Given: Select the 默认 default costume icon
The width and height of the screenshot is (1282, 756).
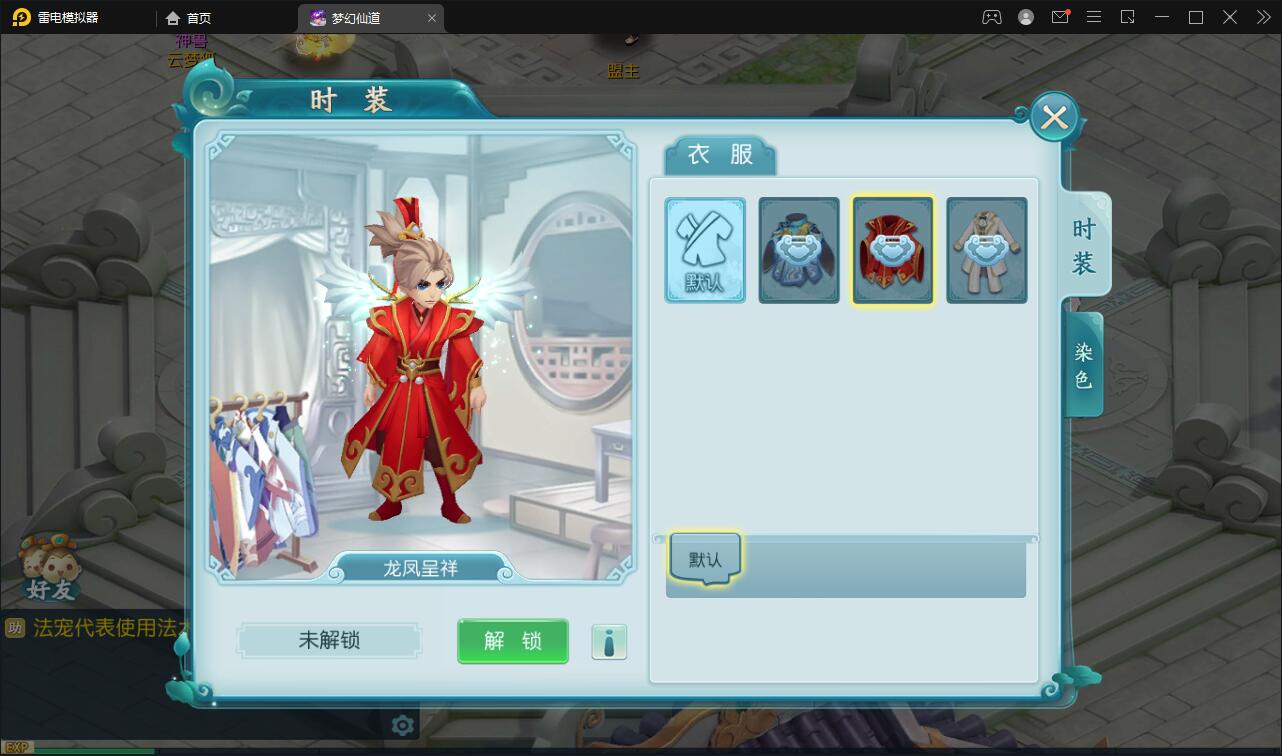Looking at the screenshot, I should pyautogui.click(x=705, y=250).
